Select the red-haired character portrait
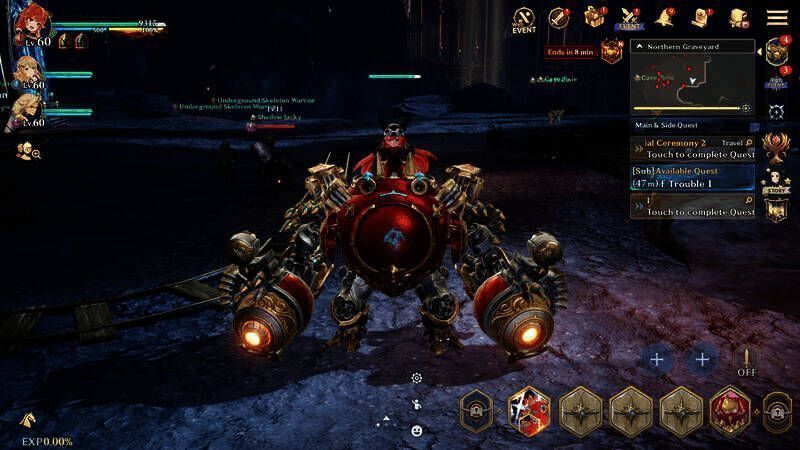The image size is (800, 450). click(31, 24)
